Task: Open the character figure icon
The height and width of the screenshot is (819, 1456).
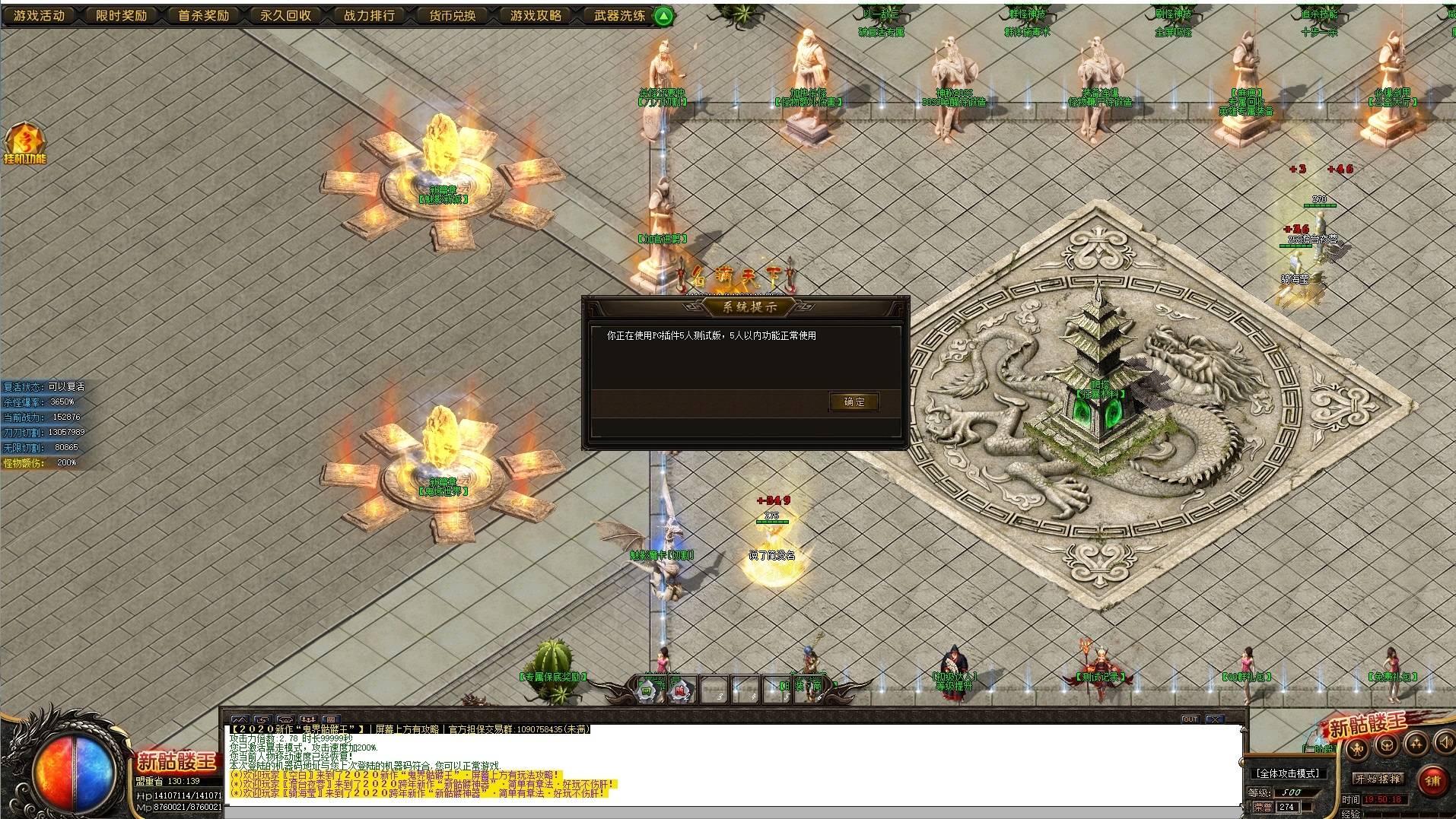Action: point(1359,748)
